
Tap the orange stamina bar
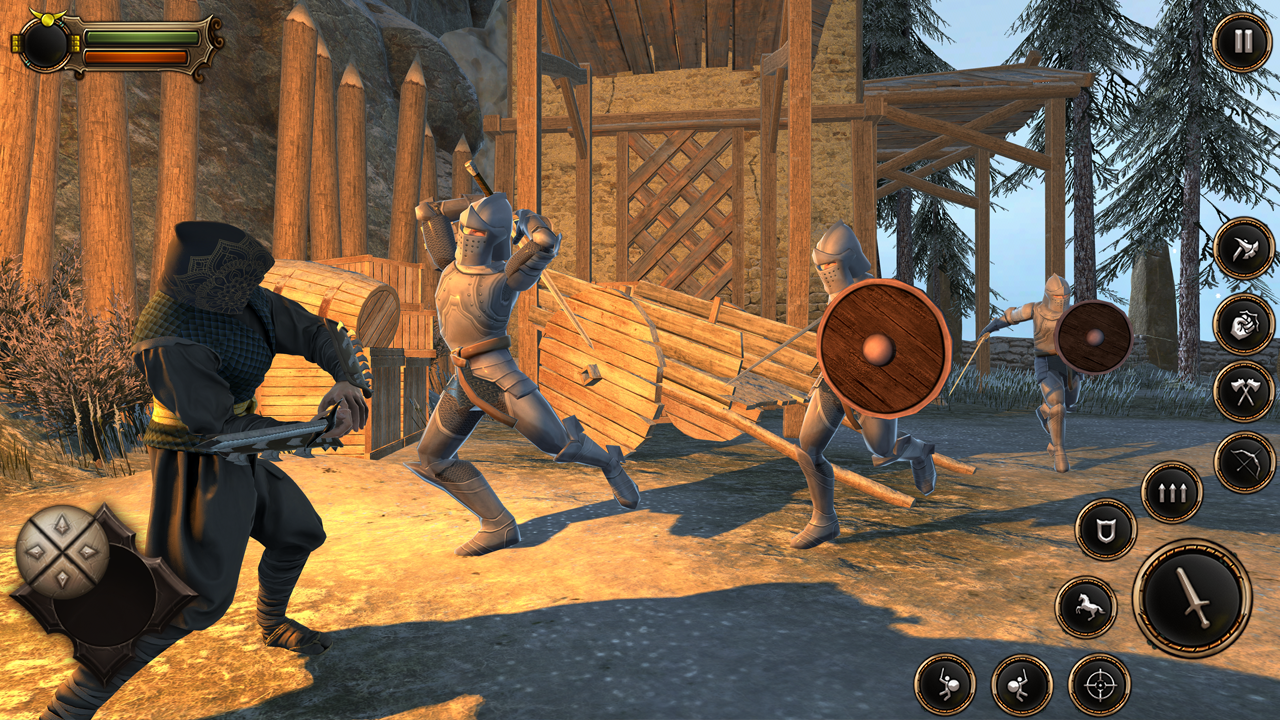pos(135,58)
